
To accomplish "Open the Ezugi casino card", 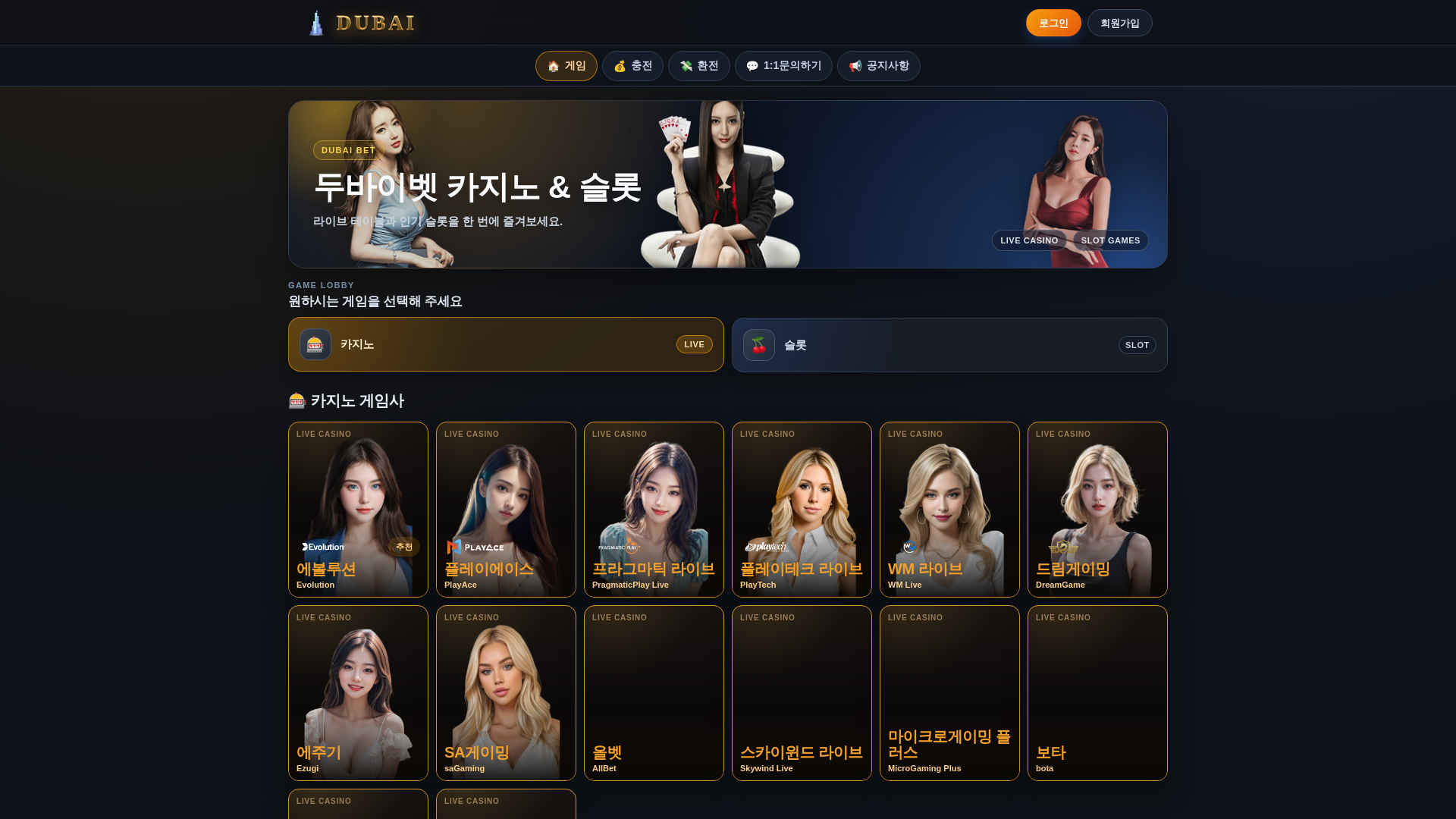I will click(358, 693).
